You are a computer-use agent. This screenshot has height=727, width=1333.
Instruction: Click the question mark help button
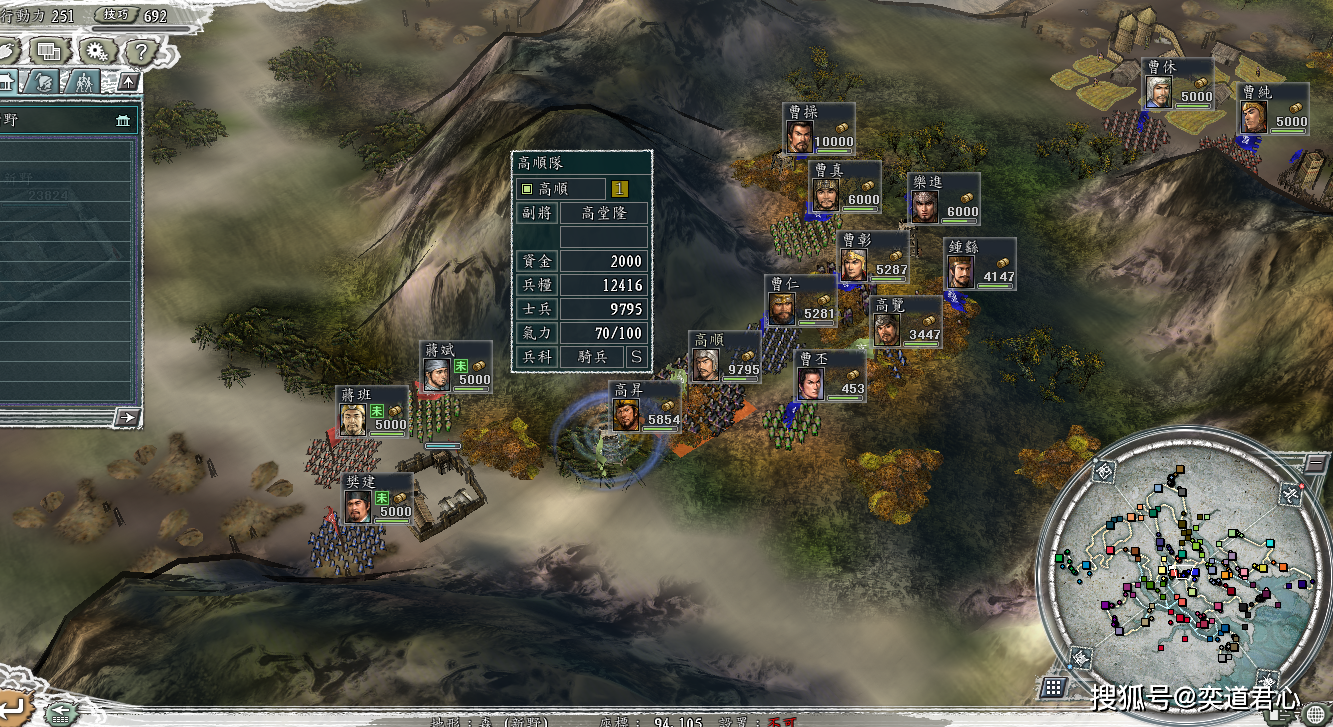(141, 50)
